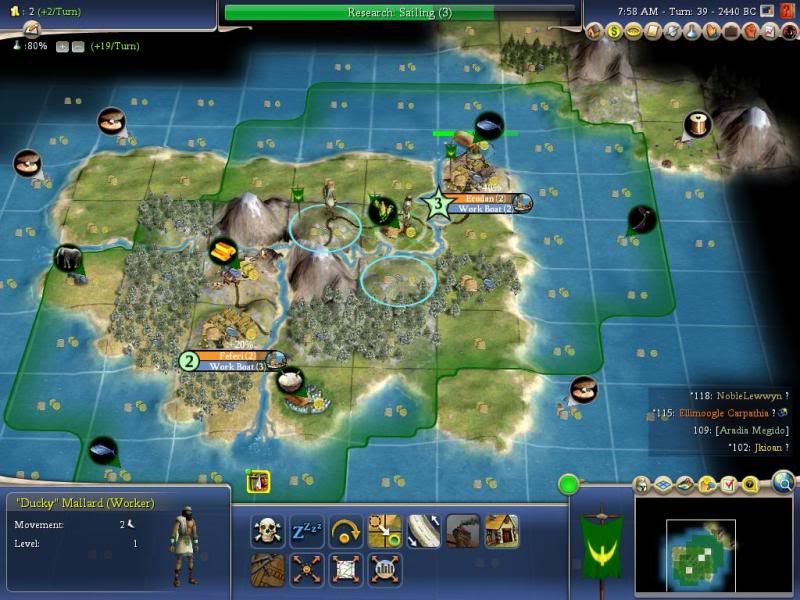
Task: Click the research bar showing Sailing
Action: pyautogui.click(x=400, y=12)
